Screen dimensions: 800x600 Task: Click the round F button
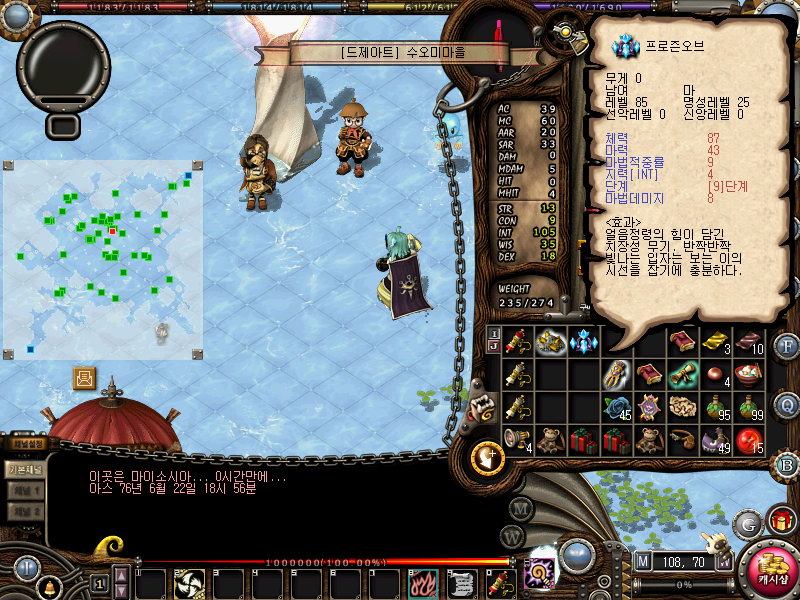pyautogui.click(x=787, y=347)
